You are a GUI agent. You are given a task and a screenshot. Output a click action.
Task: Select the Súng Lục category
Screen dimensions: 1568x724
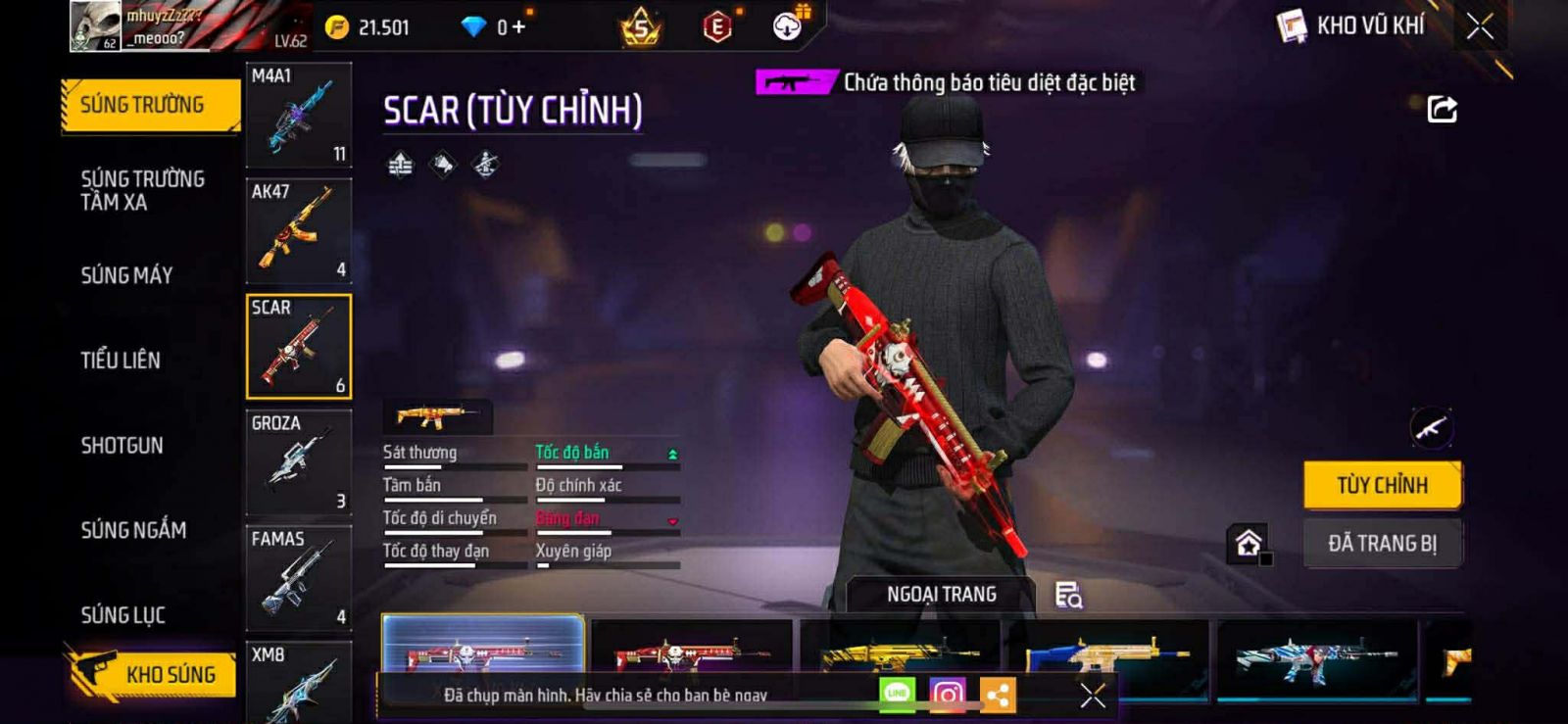click(x=123, y=615)
